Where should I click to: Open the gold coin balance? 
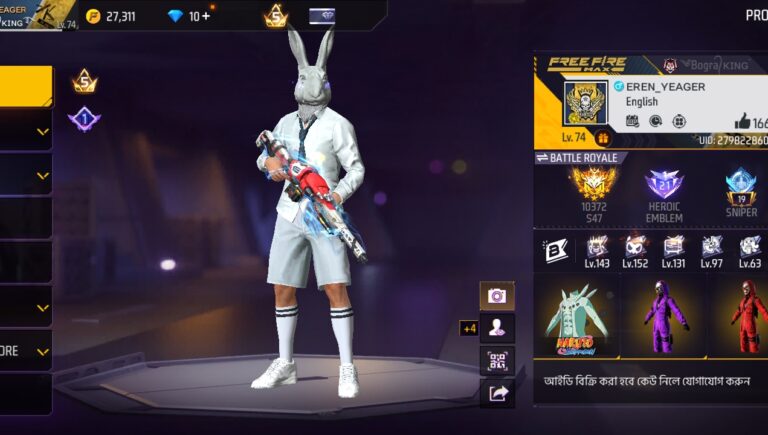coord(110,16)
